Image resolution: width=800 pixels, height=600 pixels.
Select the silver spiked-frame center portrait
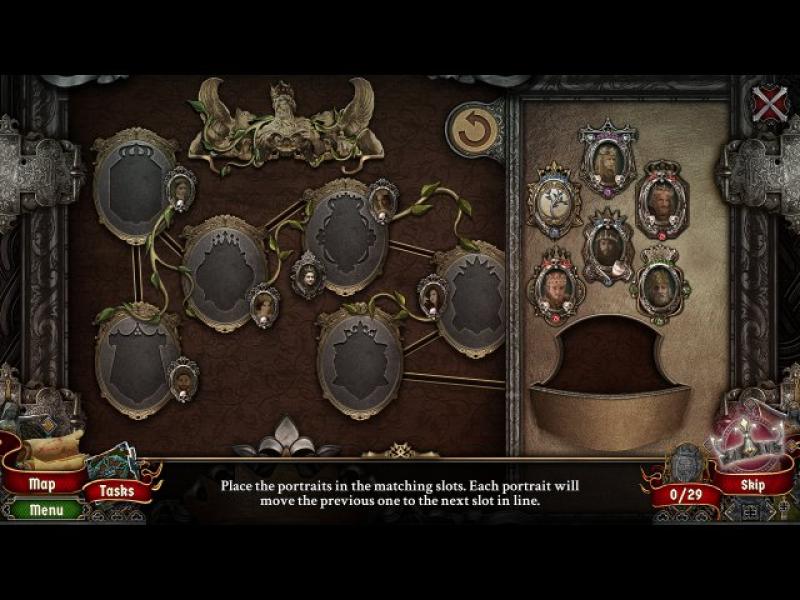(x=608, y=245)
